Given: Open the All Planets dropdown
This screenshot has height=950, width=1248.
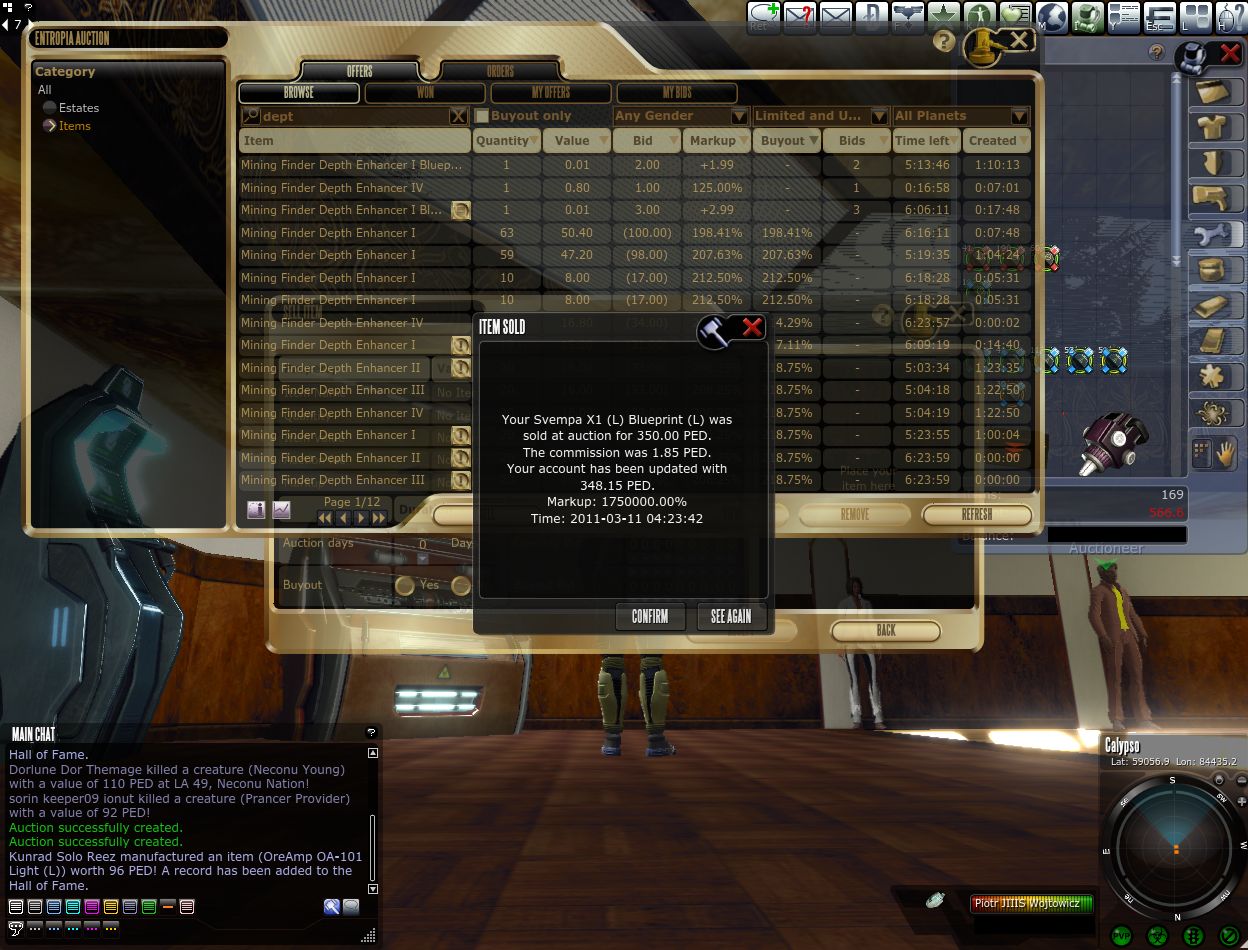Looking at the screenshot, I should (961, 116).
